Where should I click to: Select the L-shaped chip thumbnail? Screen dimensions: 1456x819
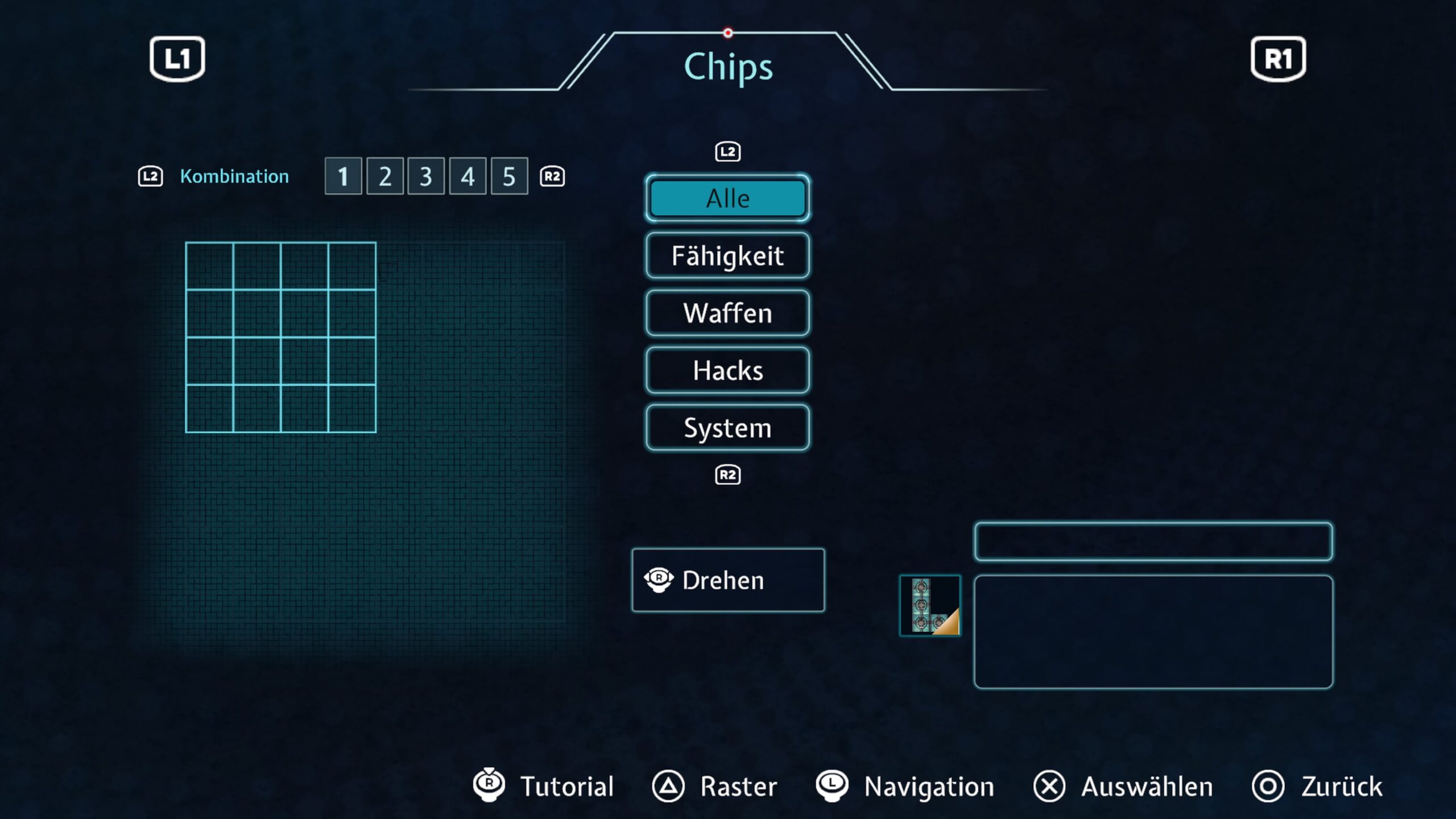click(x=930, y=606)
